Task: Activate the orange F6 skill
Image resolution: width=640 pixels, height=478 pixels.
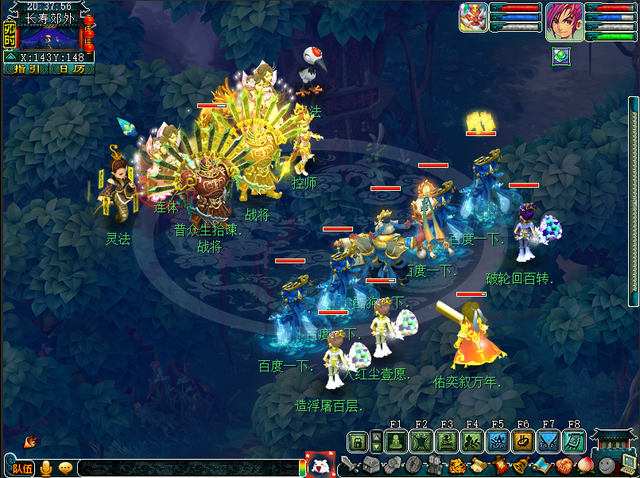Action: point(523,441)
